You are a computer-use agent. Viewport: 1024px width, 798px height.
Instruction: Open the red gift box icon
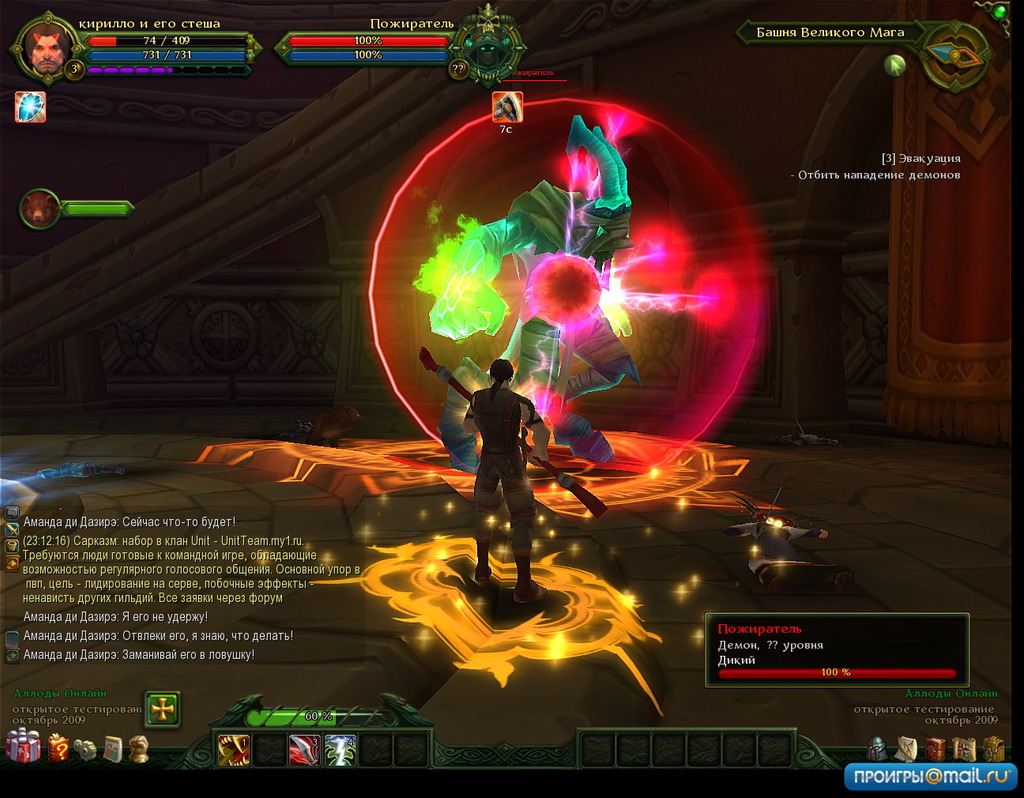point(23,747)
